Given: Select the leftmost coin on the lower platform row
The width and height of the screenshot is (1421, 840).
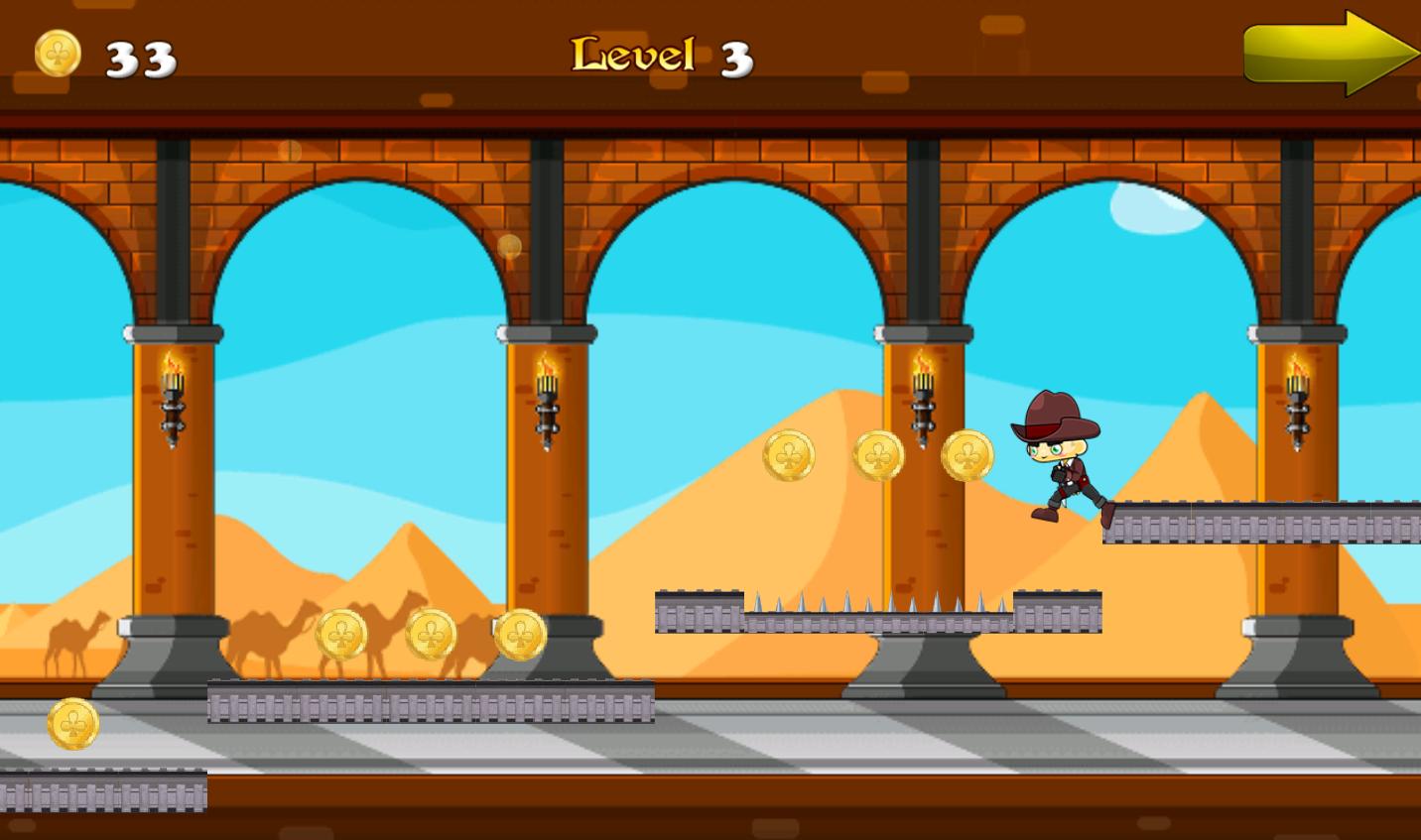Looking at the screenshot, I should [x=342, y=635].
